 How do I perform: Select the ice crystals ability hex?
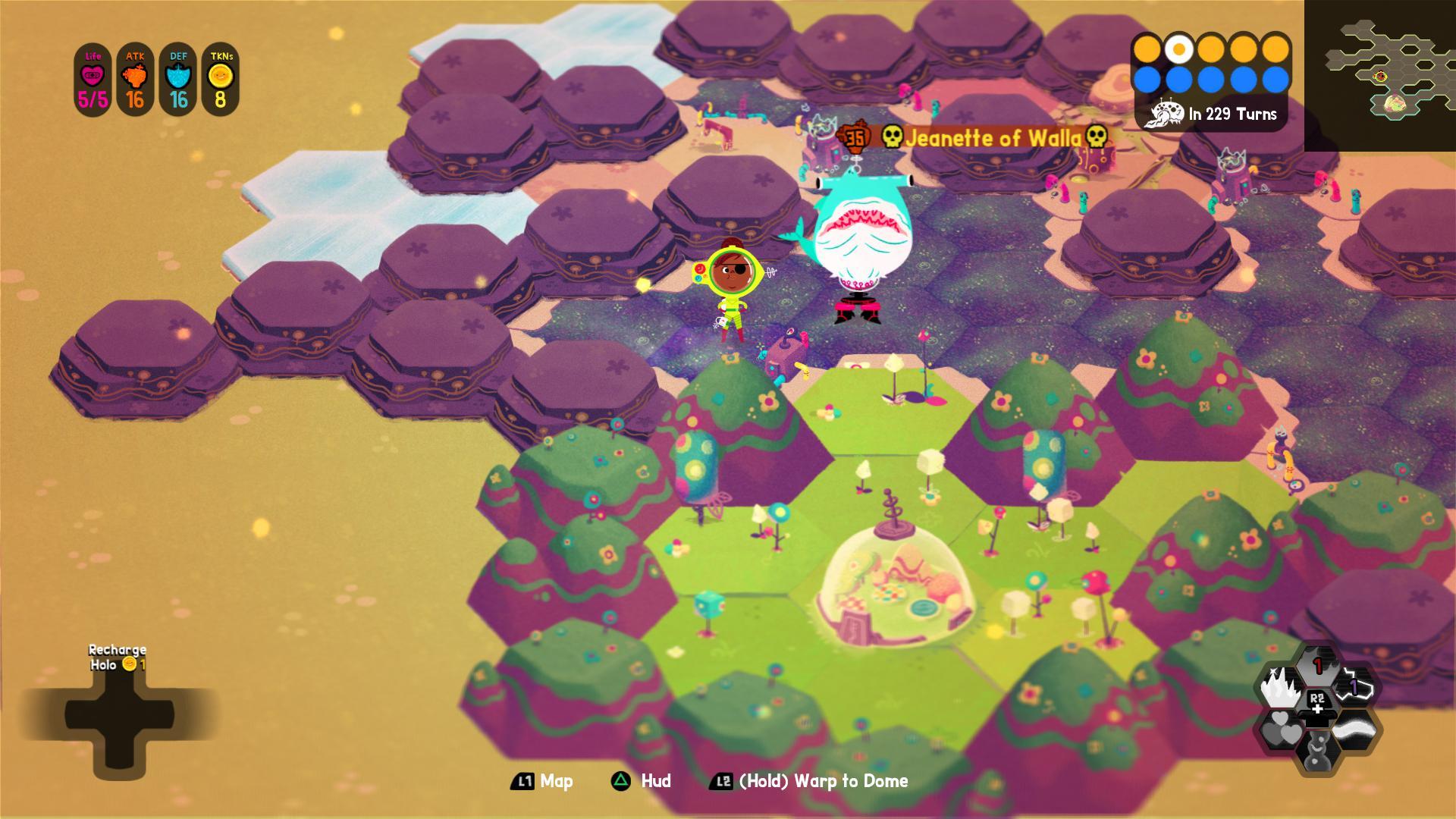(1281, 686)
